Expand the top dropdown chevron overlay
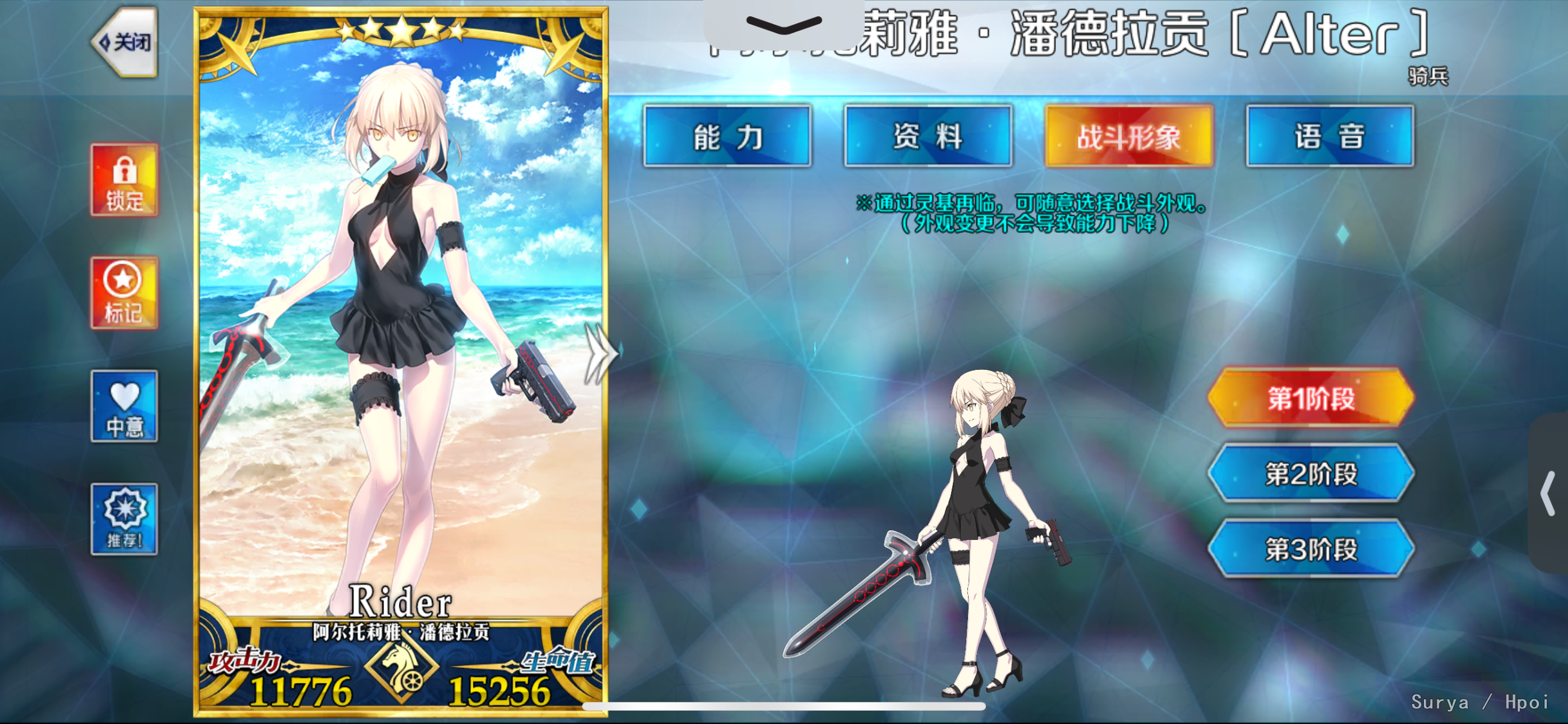The height and width of the screenshot is (724, 1568). tap(783, 24)
